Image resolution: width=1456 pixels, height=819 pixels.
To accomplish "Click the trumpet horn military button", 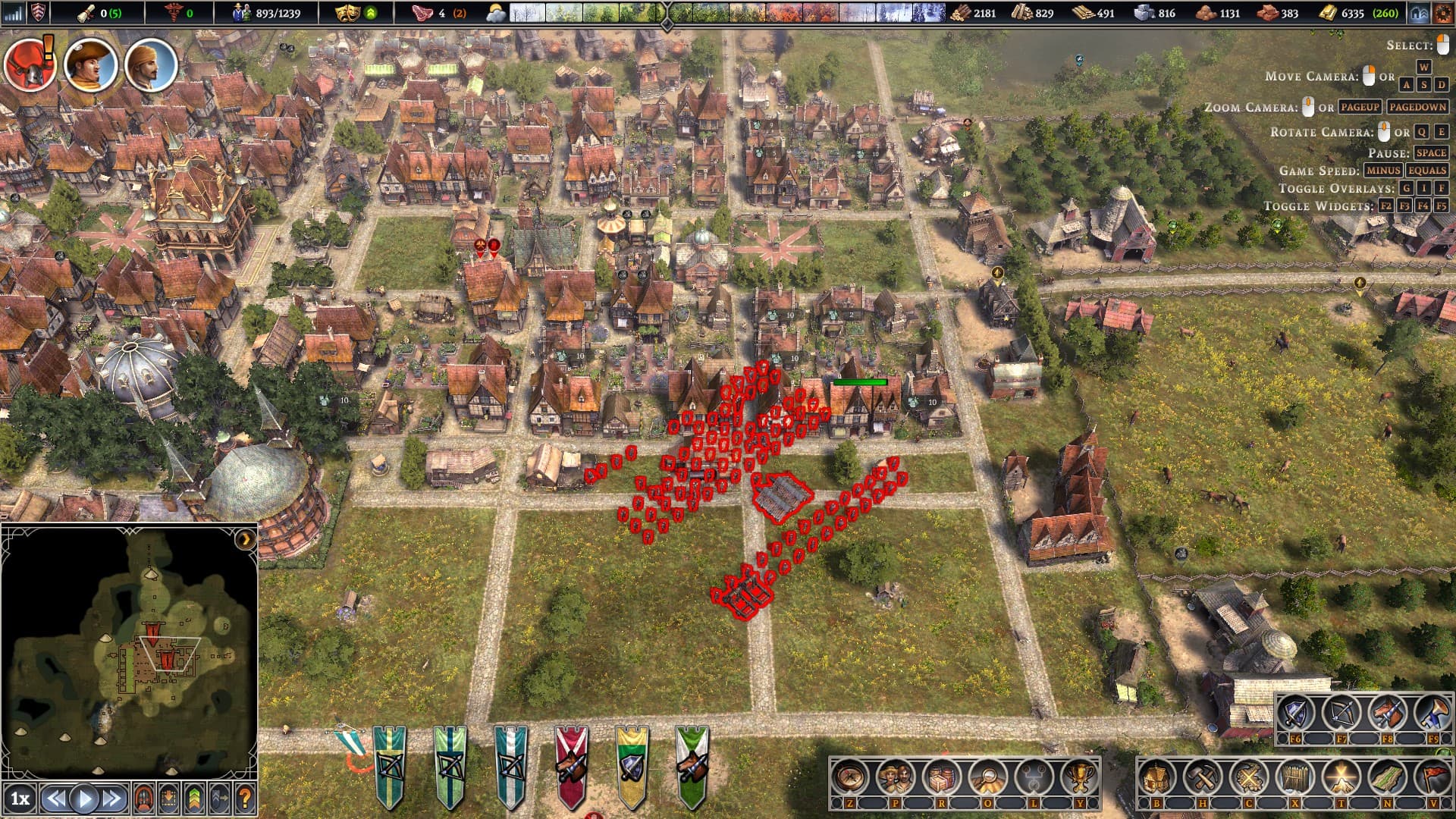I will click(x=1432, y=714).
